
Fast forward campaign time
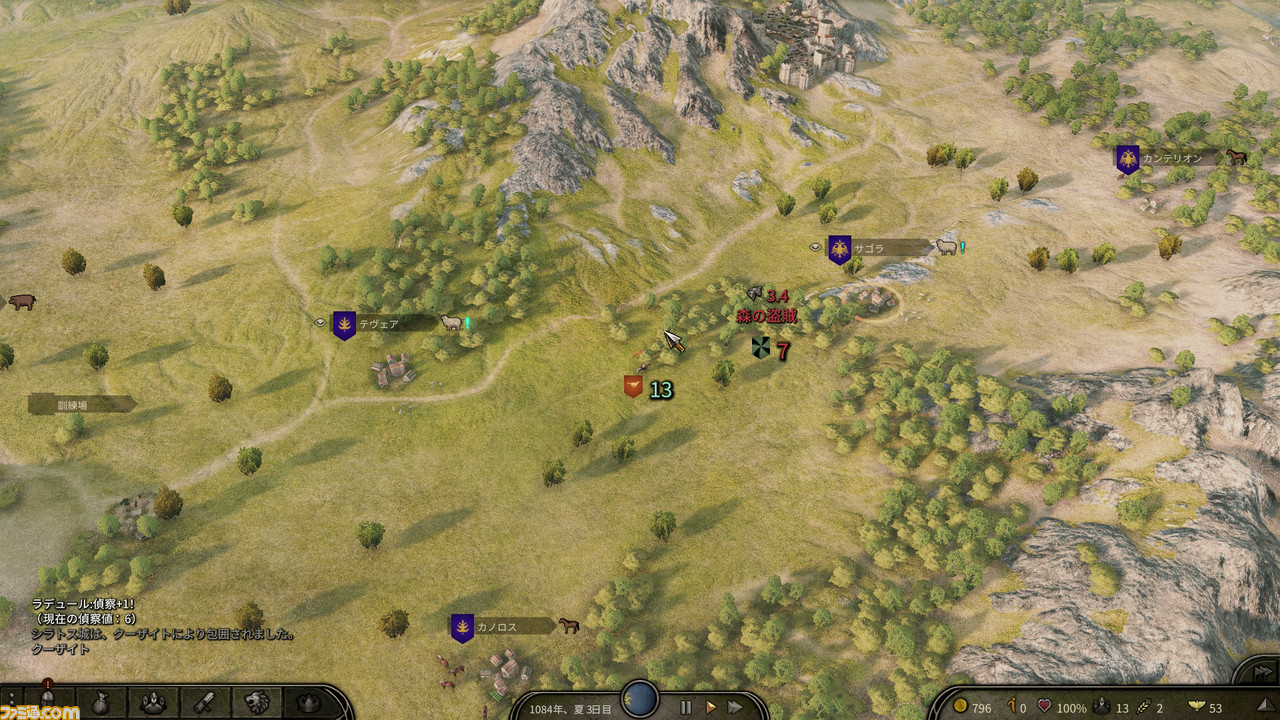(735, 707)
